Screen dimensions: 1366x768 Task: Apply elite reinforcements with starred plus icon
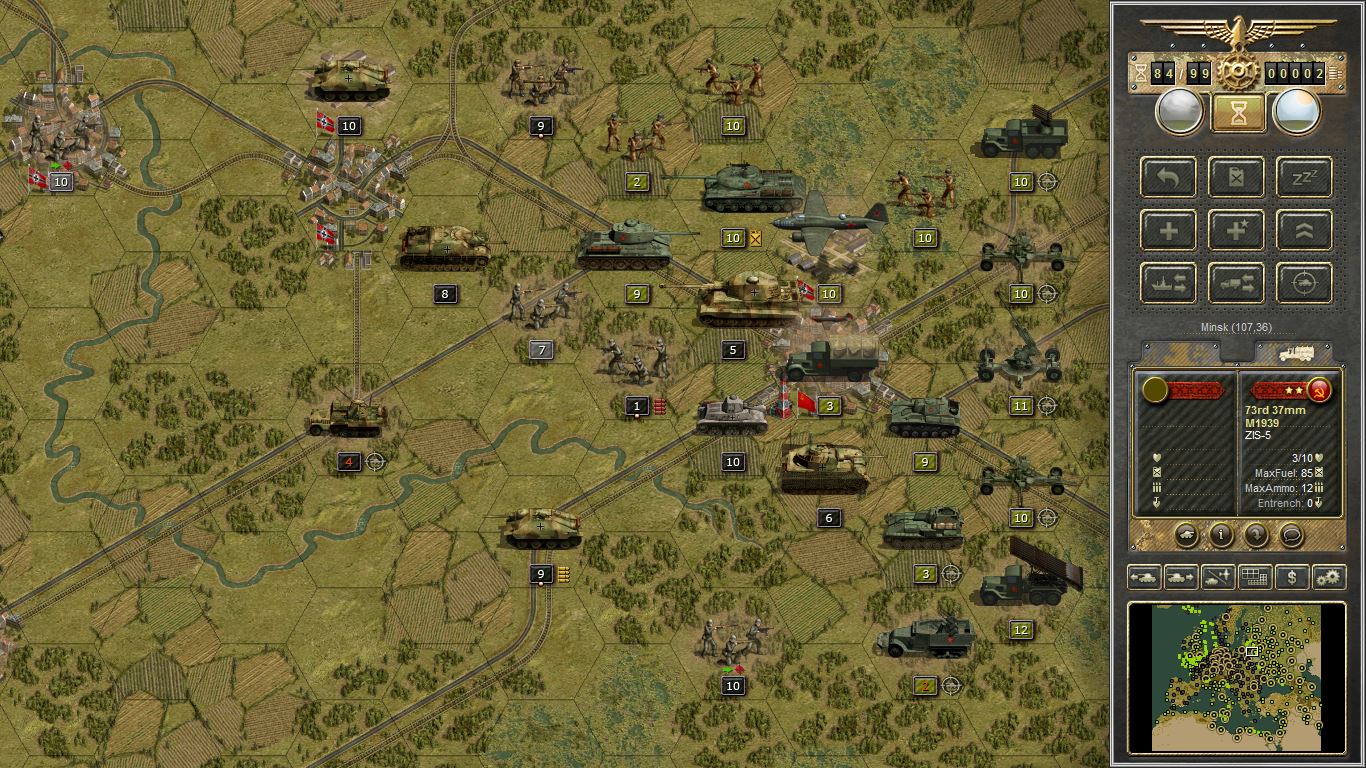click(x=1237, y=229)
